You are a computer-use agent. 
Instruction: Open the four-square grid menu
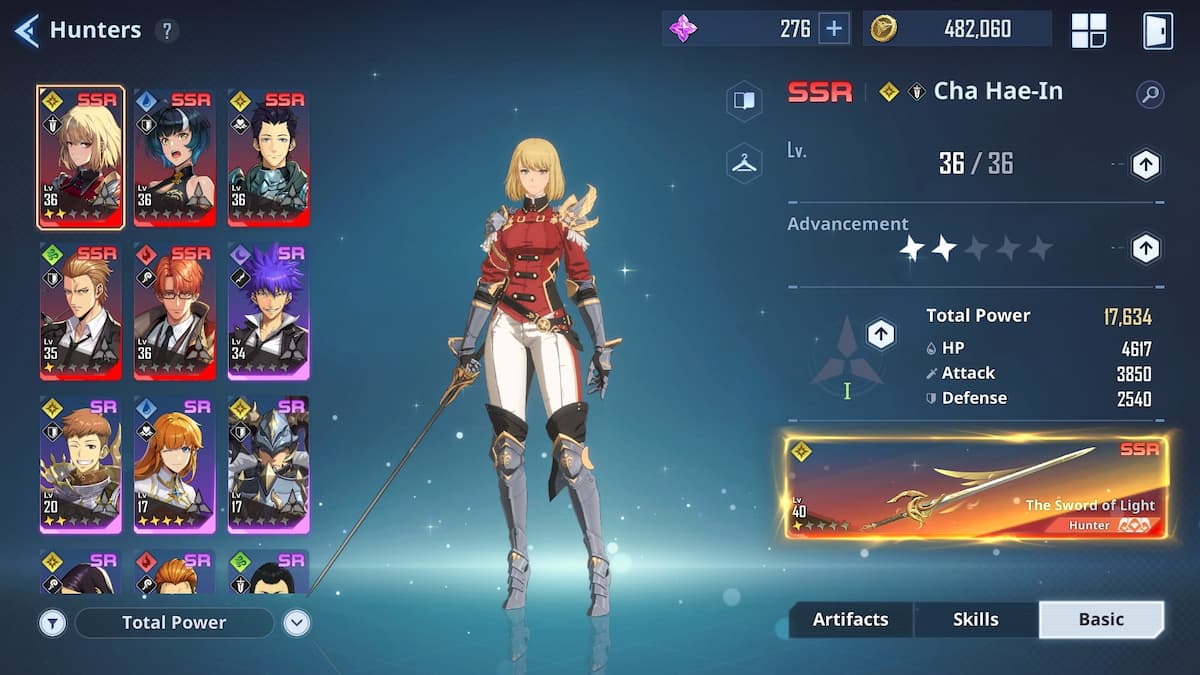tap(1089, 30)
